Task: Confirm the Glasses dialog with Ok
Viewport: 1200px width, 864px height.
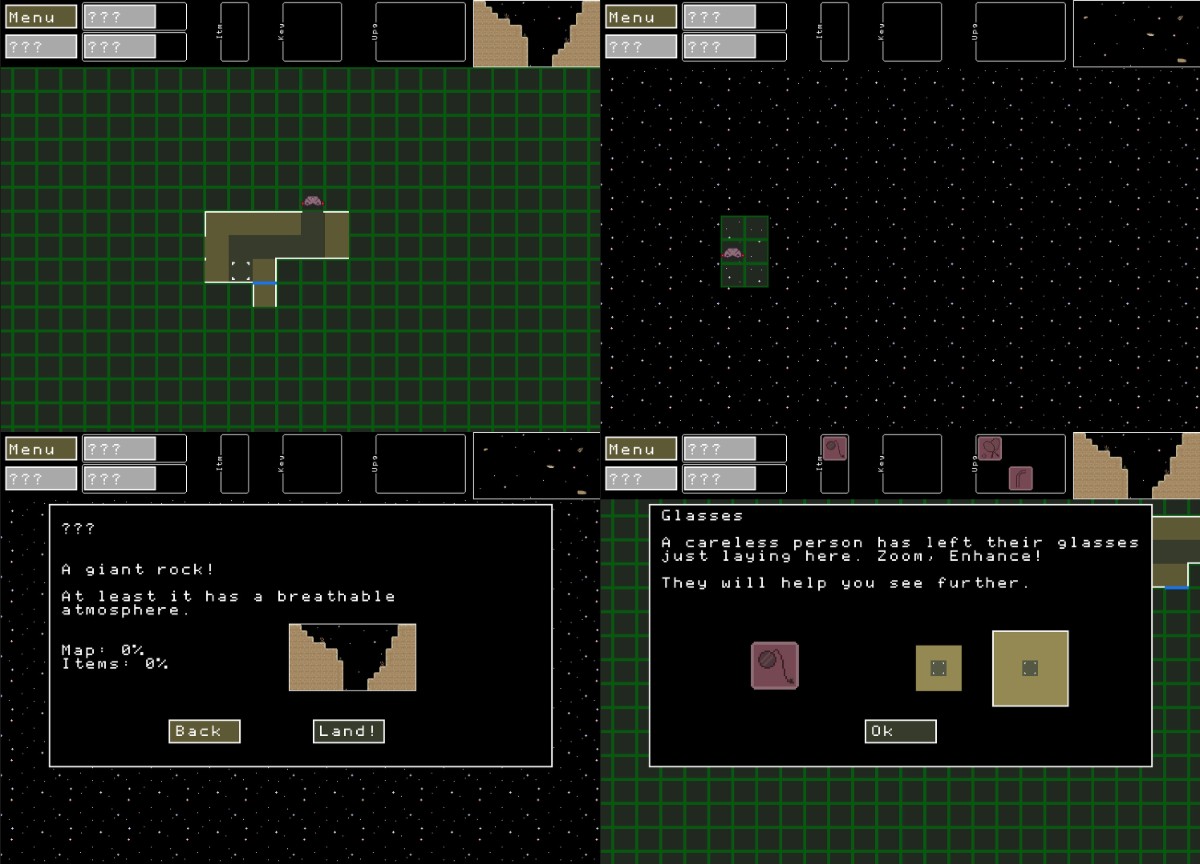Action: coord(900,731)
